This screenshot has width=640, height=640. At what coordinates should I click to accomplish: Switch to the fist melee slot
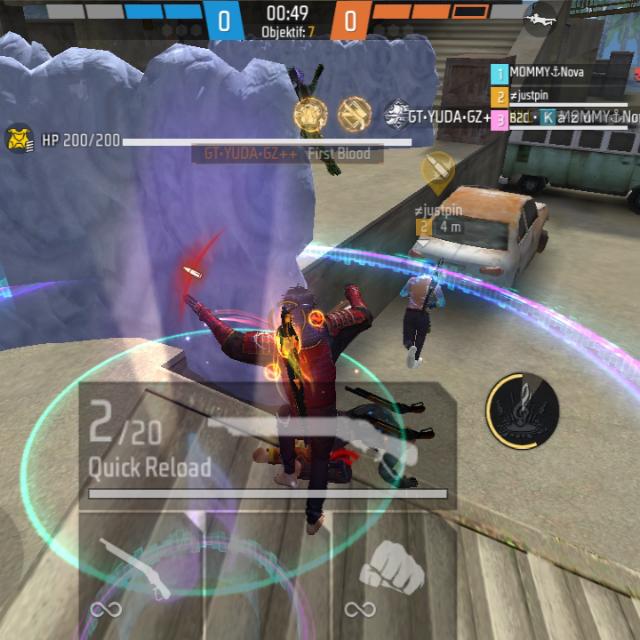[x=390, y=571]
